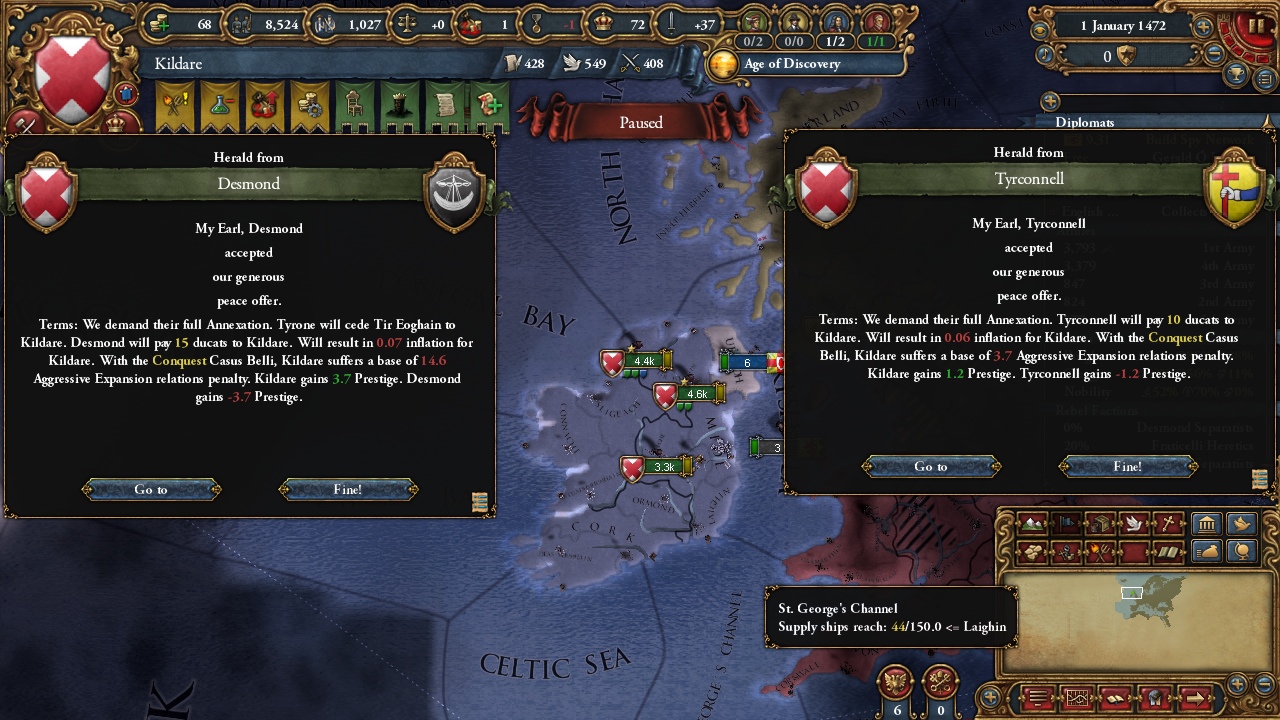The image size is (1280, 720).
Task: Select the trade goods mapmode
Action: [1099, 523]
